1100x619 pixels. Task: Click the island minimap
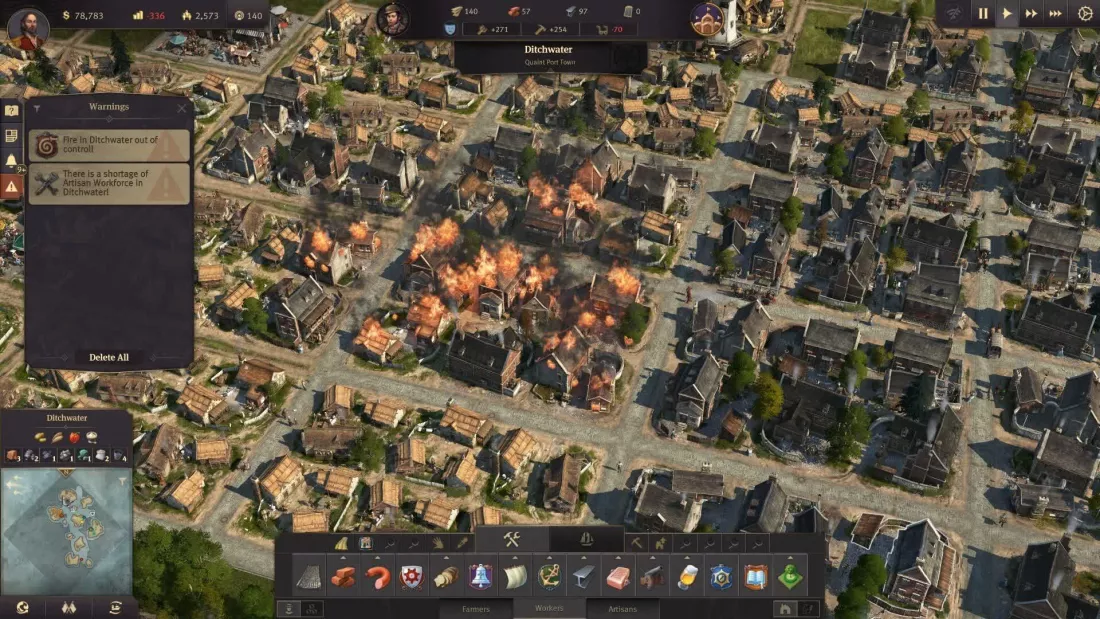click(66, 530)
